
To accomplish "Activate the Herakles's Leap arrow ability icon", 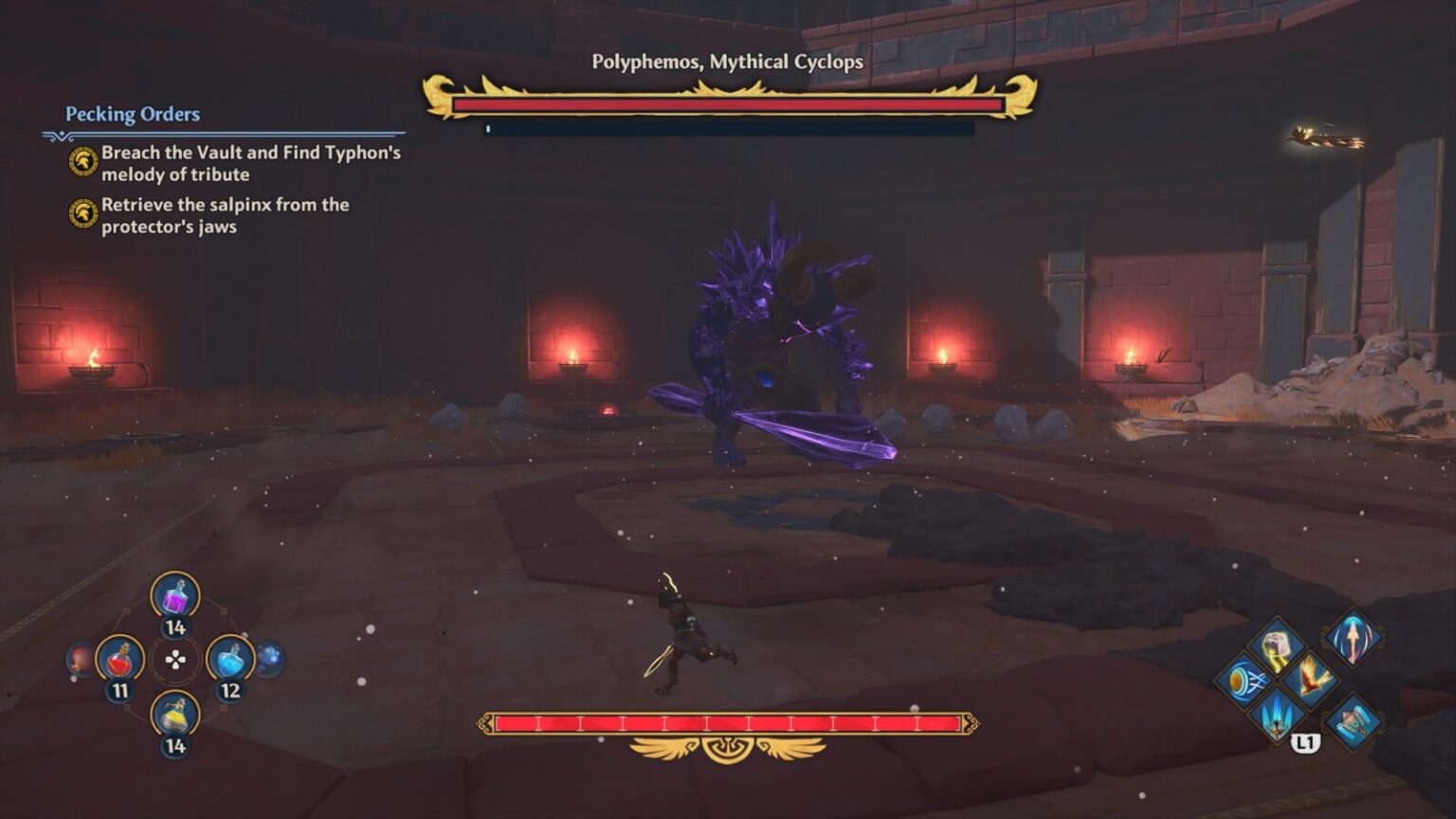I will pyautogui.click(x=1354, y=639).
